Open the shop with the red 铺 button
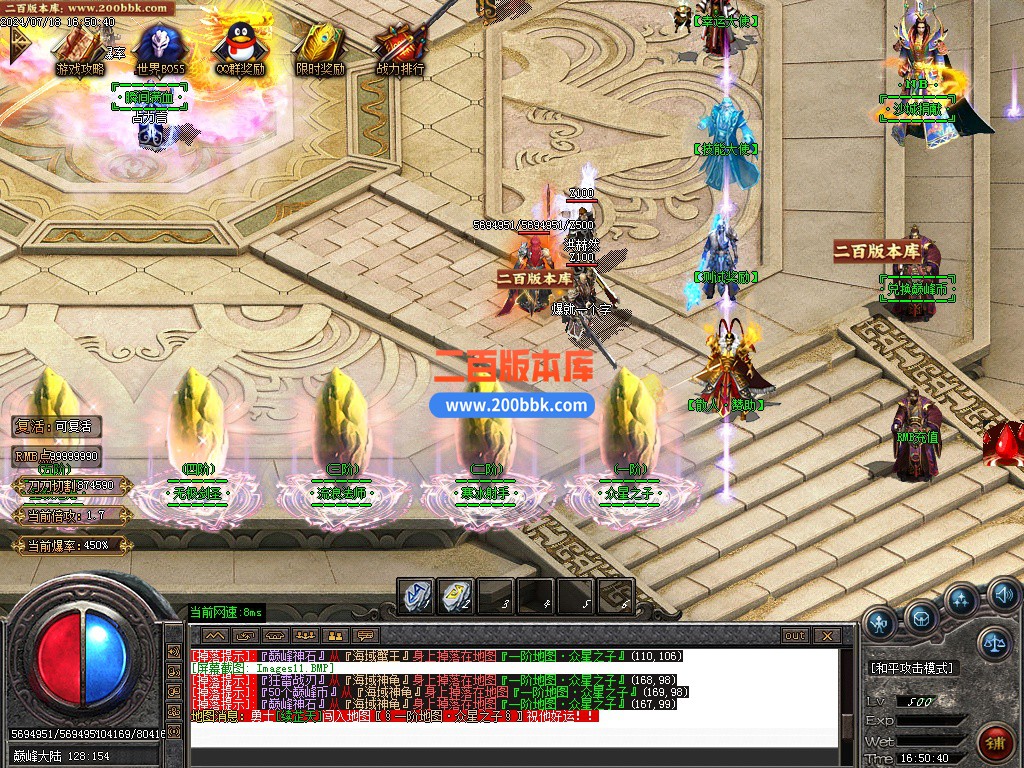Viewport: 1024px width, 768px height. [x=996, y=743]
